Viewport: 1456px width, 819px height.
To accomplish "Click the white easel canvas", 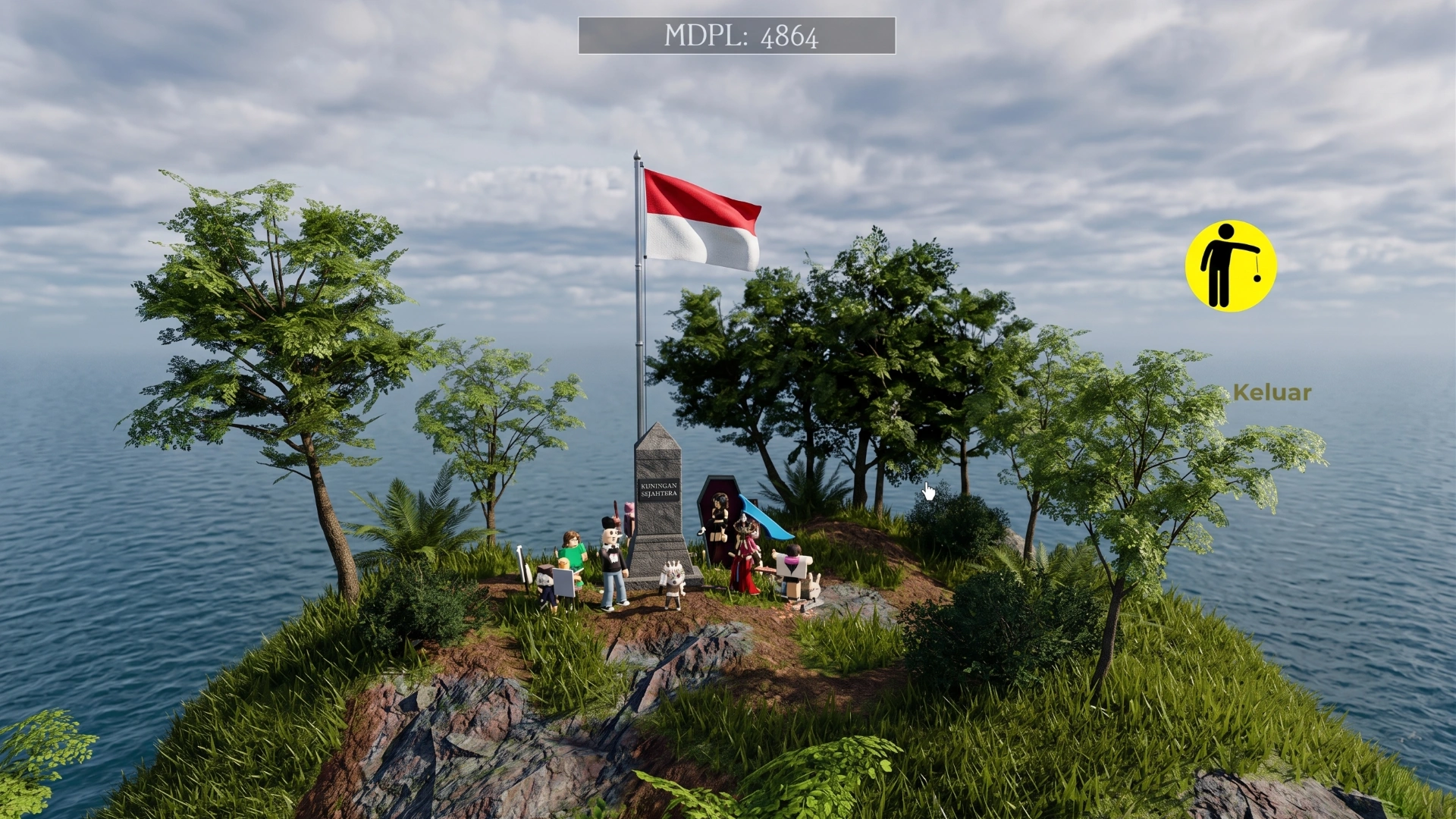I will click(564, 583).
